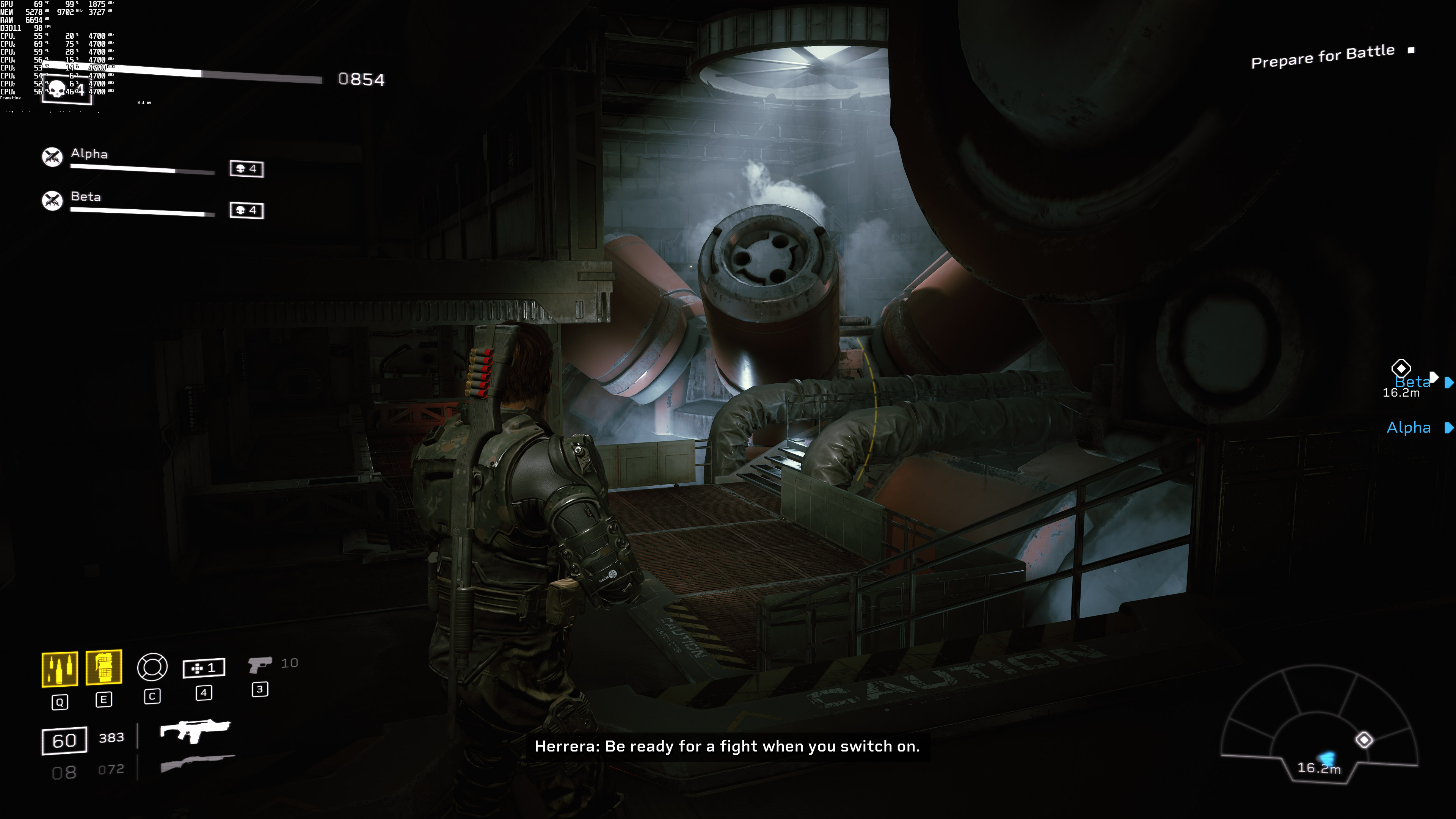Switch to the secondary shotgun weapon icon
Viewport: 1456px width, 819px height.
click(x=197, y=763)
